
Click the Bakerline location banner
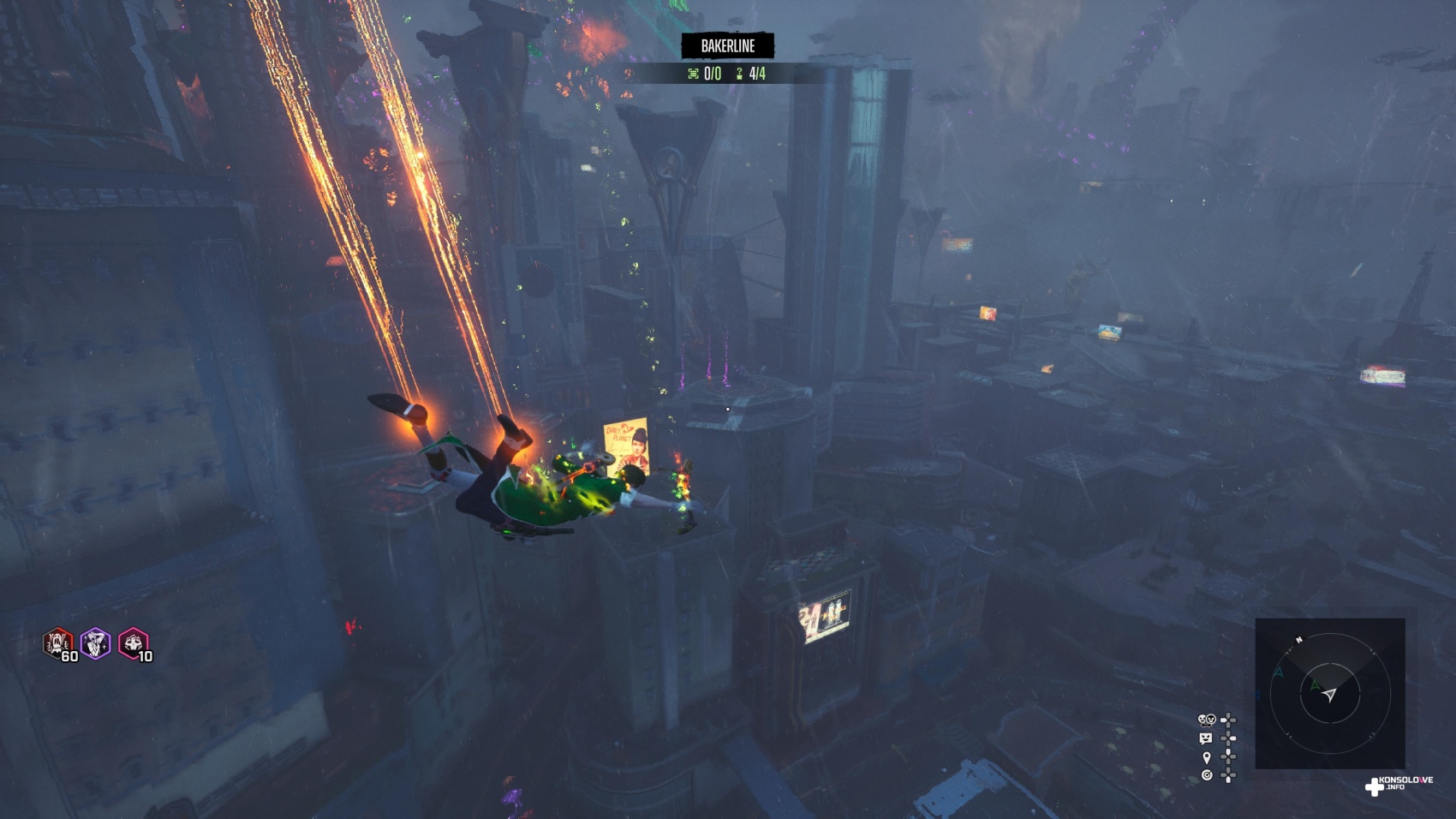pos(728,46)
